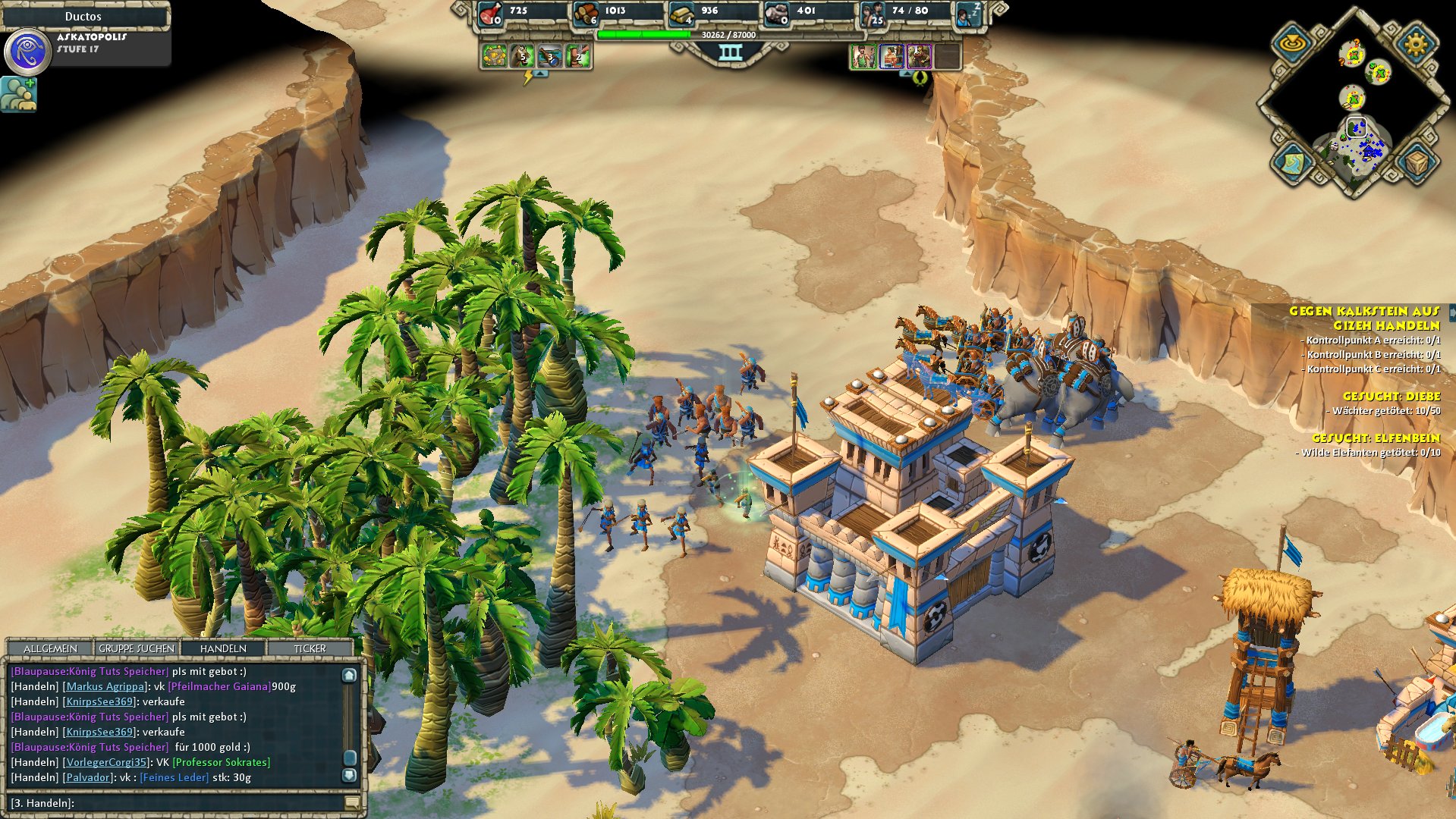Viewport: 1456px width, 819px height.
Task: Select the green-bordered advisor portrait
Action: [x=863, y=56]
